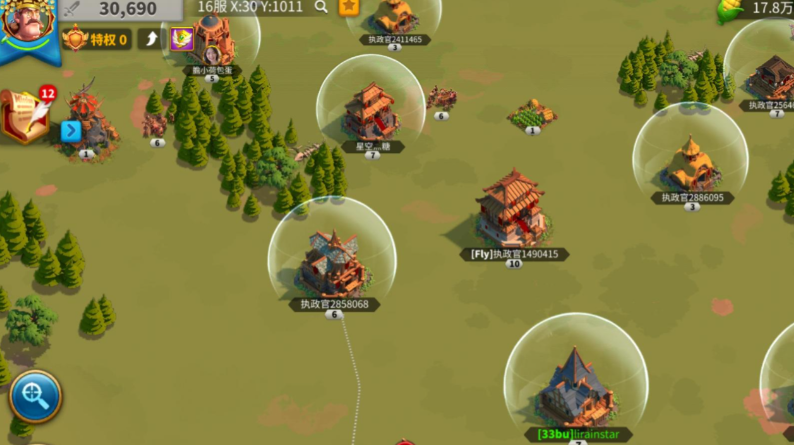Select the [Fly]执政官1490415 city
Screen dimensions: 794x445
pos(511,211)
